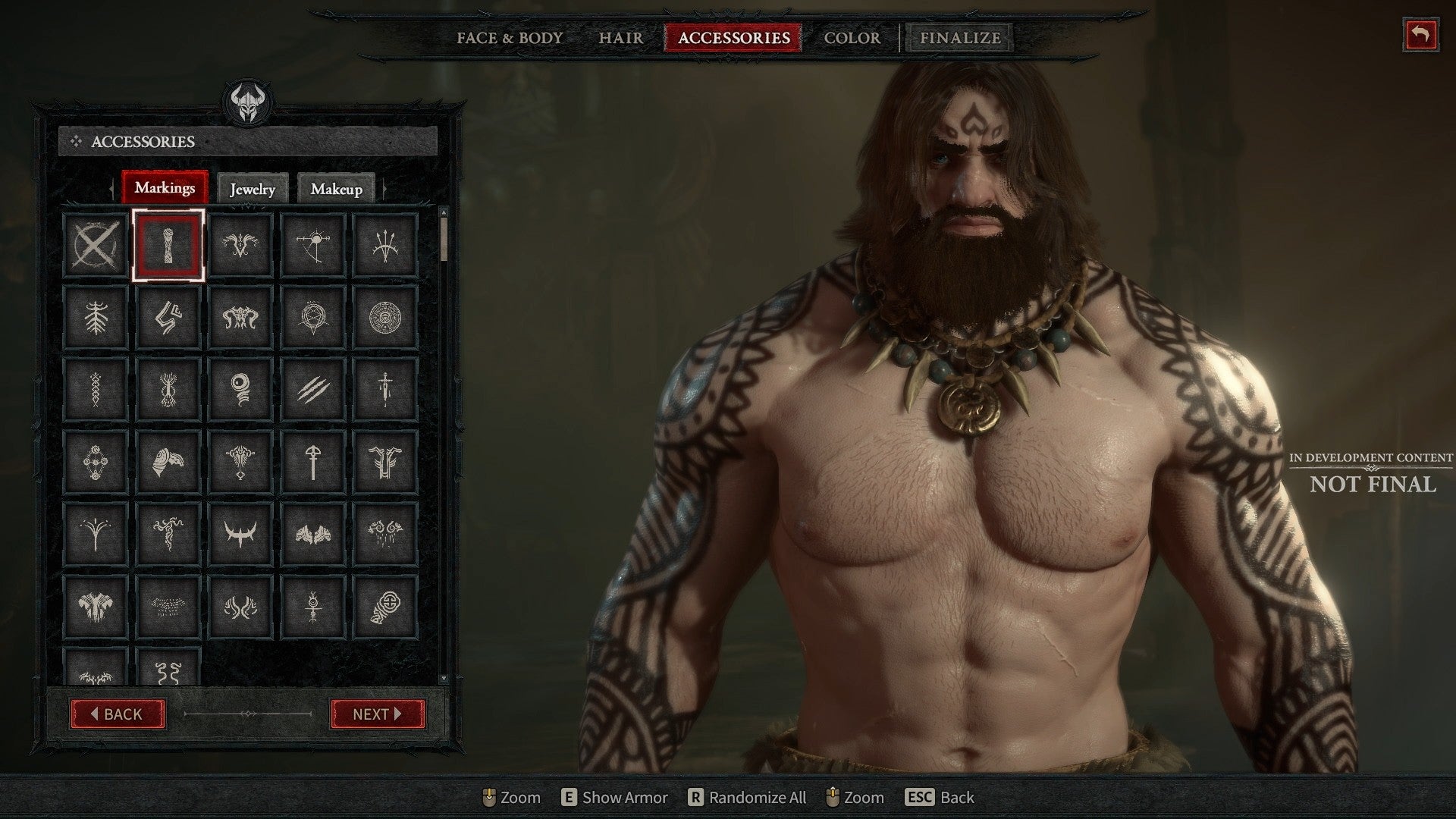Click the BACK button
1456x819 pixels.
pos(118,714)
